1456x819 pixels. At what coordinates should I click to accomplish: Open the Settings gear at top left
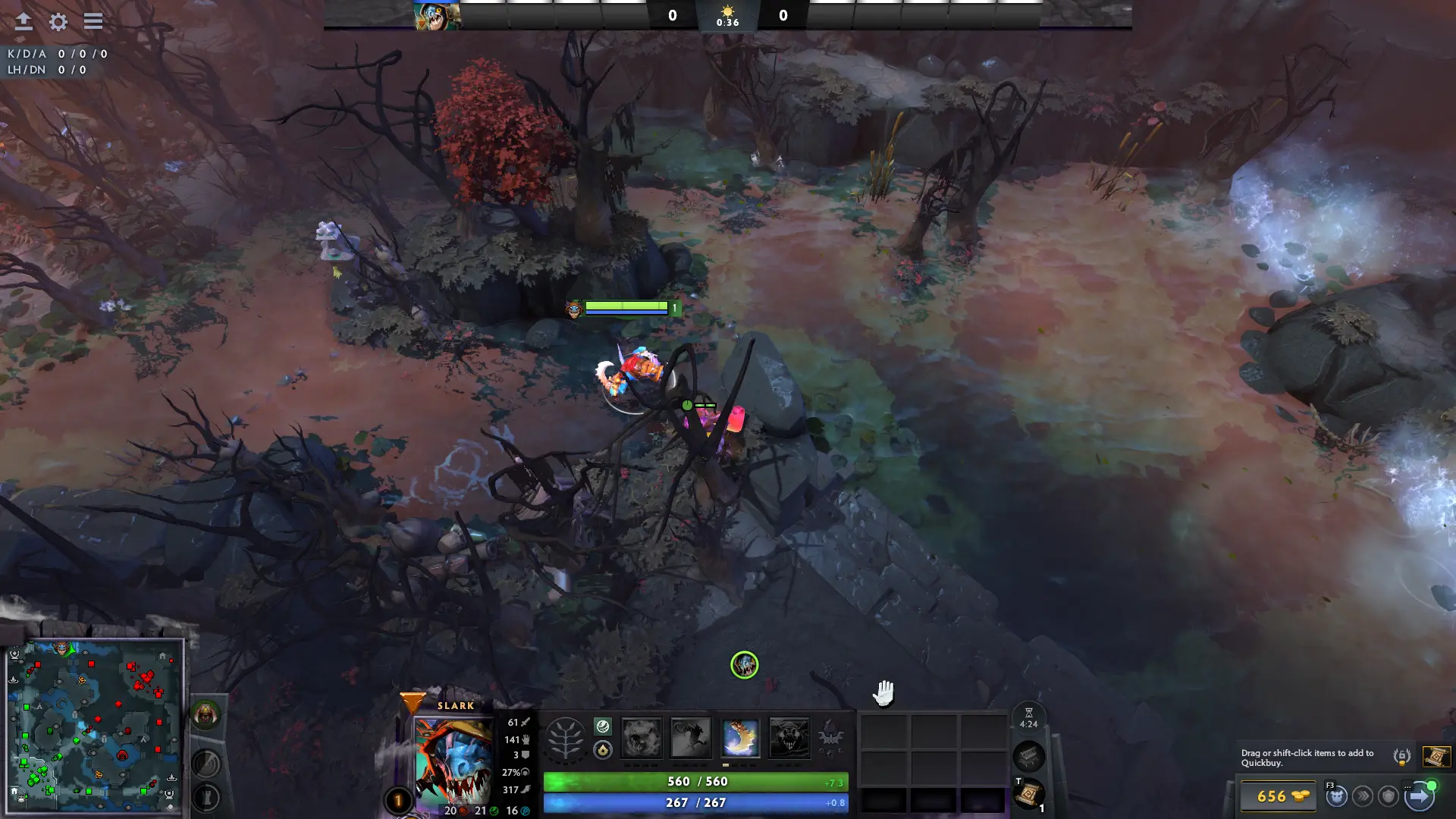[x=58, y=22]
